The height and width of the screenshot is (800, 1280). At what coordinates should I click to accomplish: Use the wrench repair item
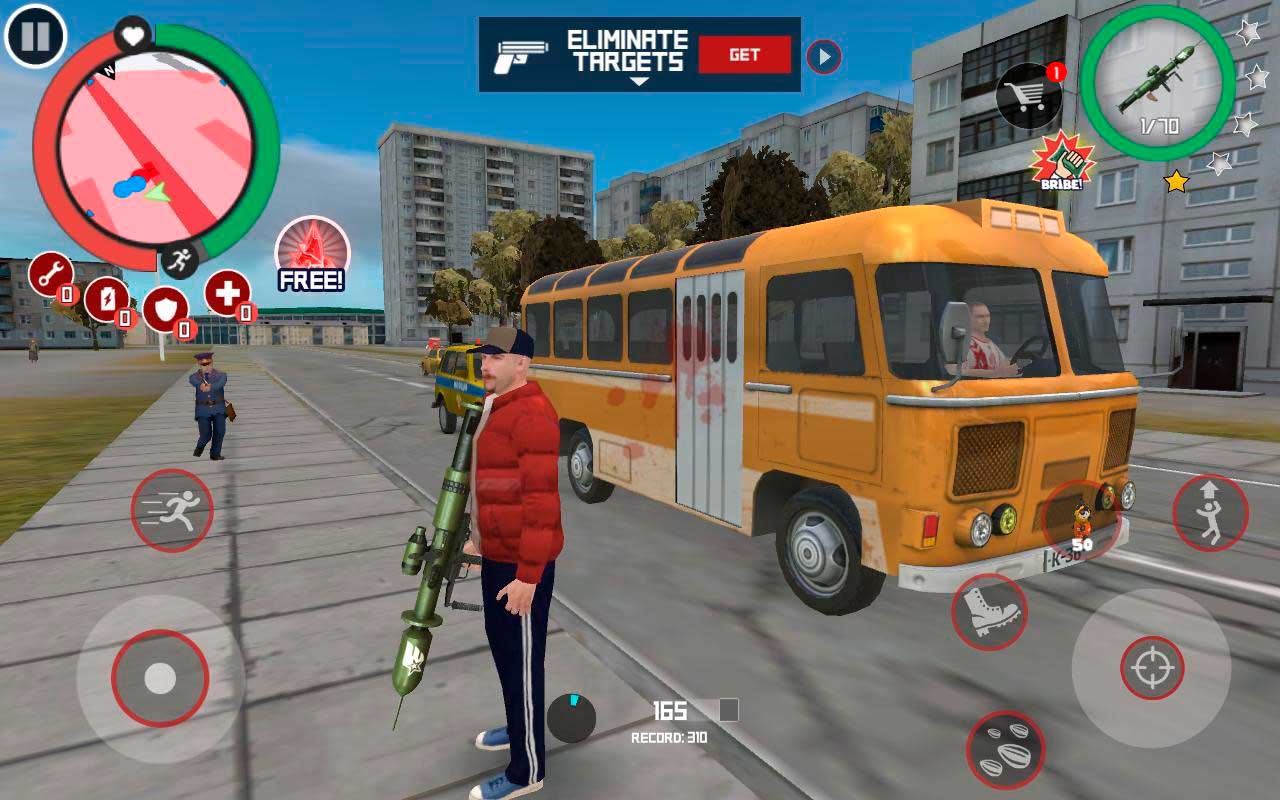pyautogui.click(x=50, y=274)
